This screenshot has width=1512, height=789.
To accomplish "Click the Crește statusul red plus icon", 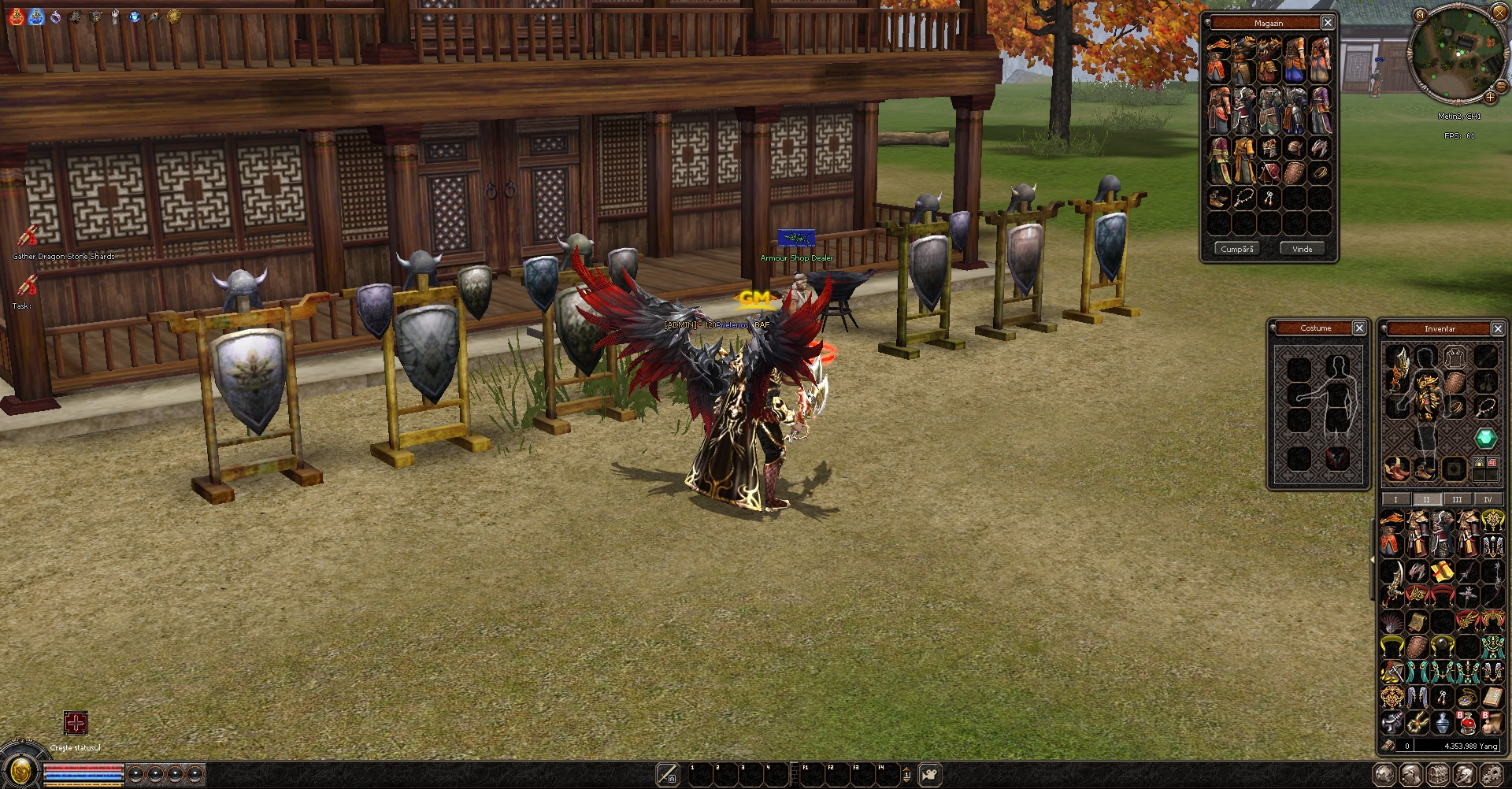I will [76, 723].
